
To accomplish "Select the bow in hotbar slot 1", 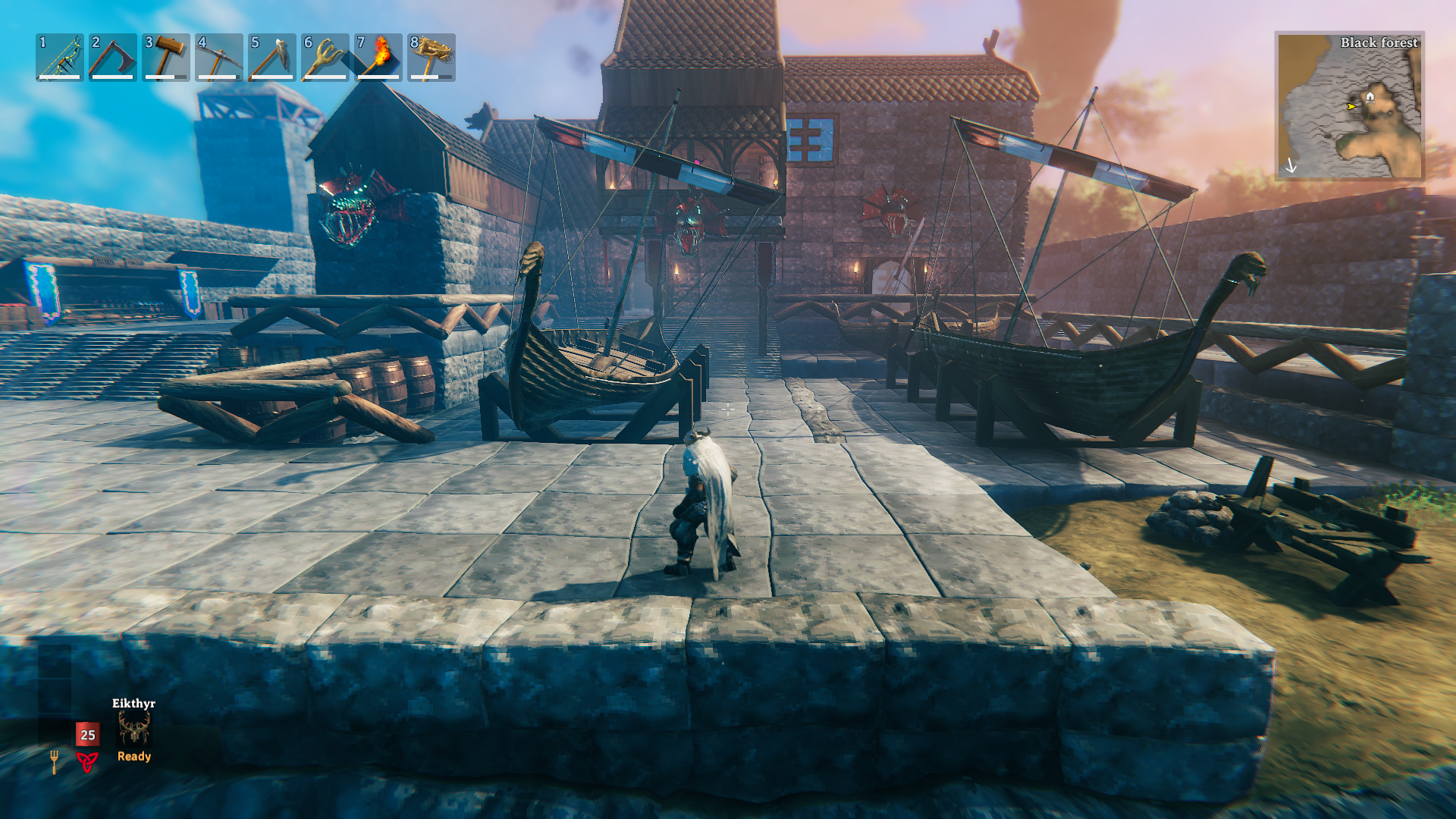I will coord(60,57).
